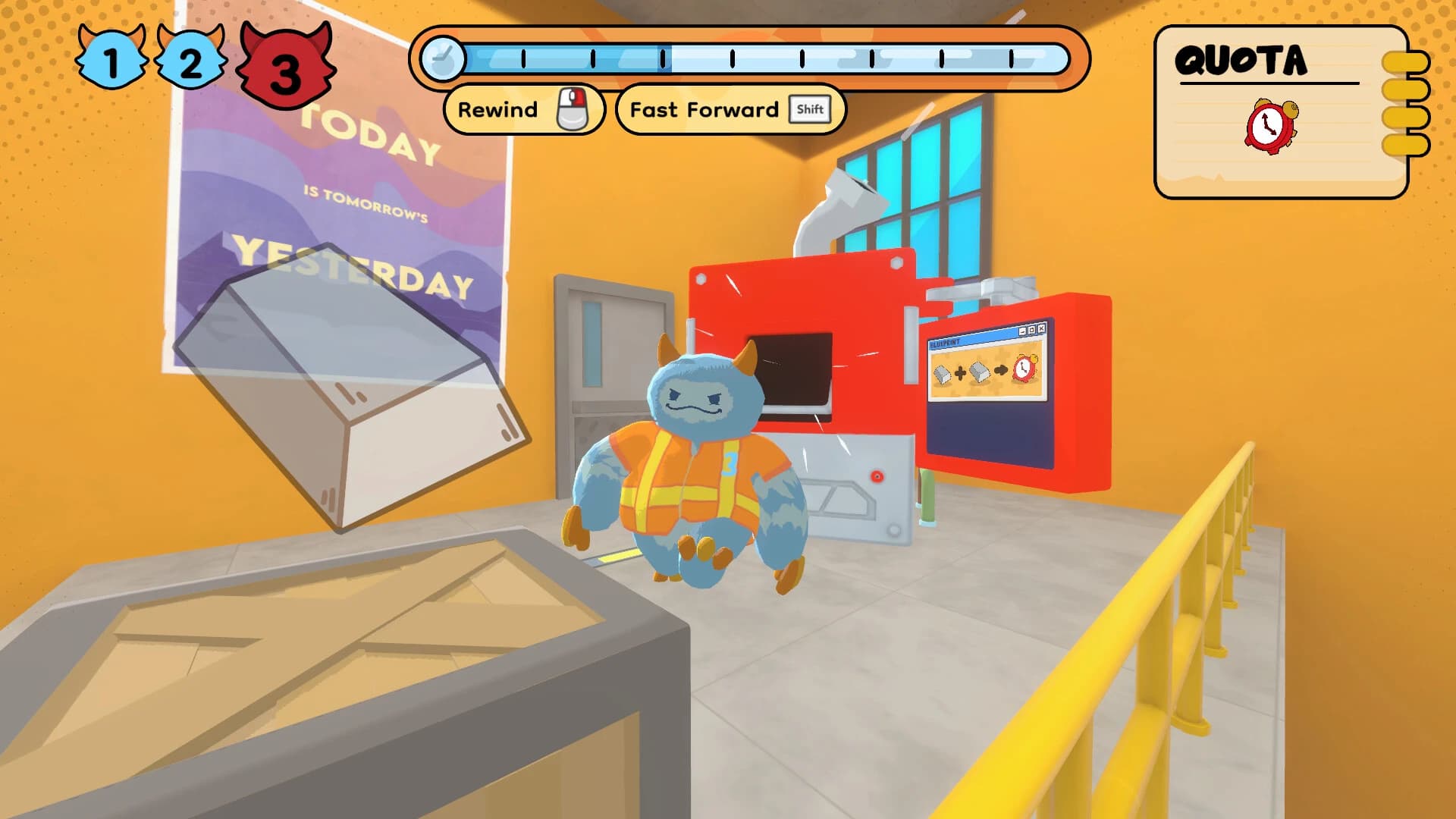This screenshot has width=1456, height=819.
Task: Open the Quota notepad panel
Action: (x=1280, y=112)
